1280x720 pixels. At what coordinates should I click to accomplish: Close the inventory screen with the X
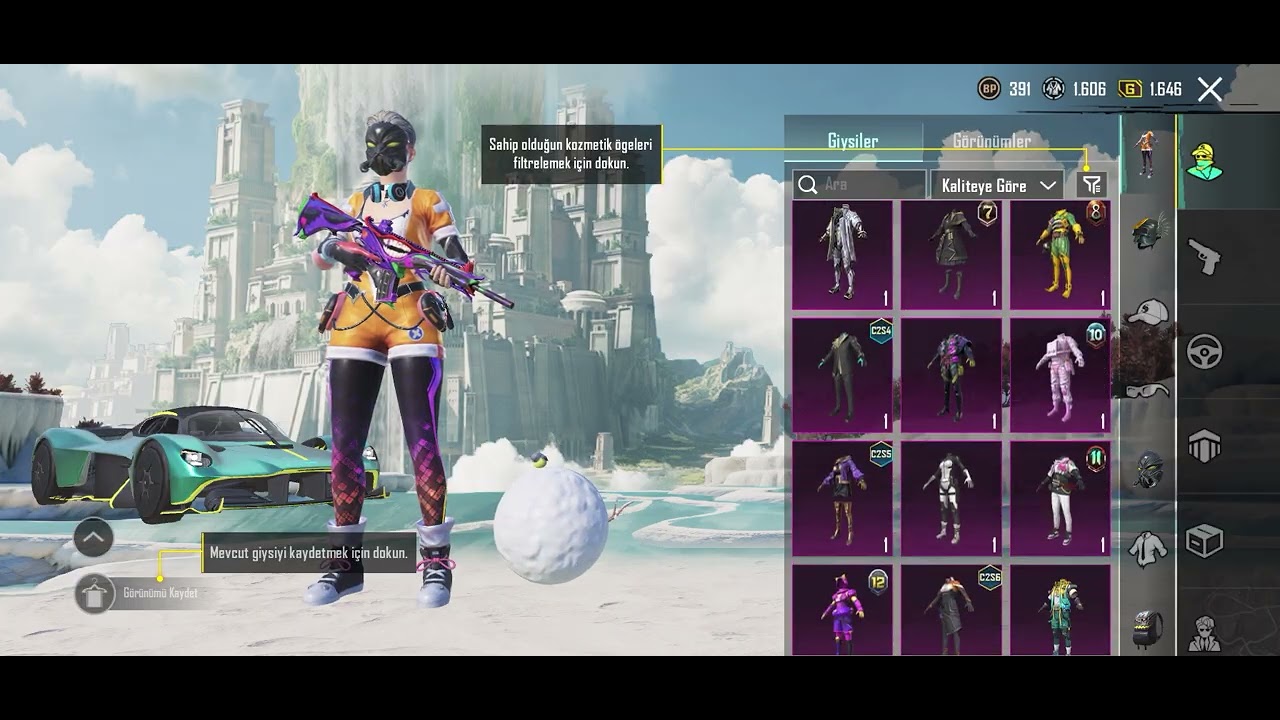(x=1210, y=90)
